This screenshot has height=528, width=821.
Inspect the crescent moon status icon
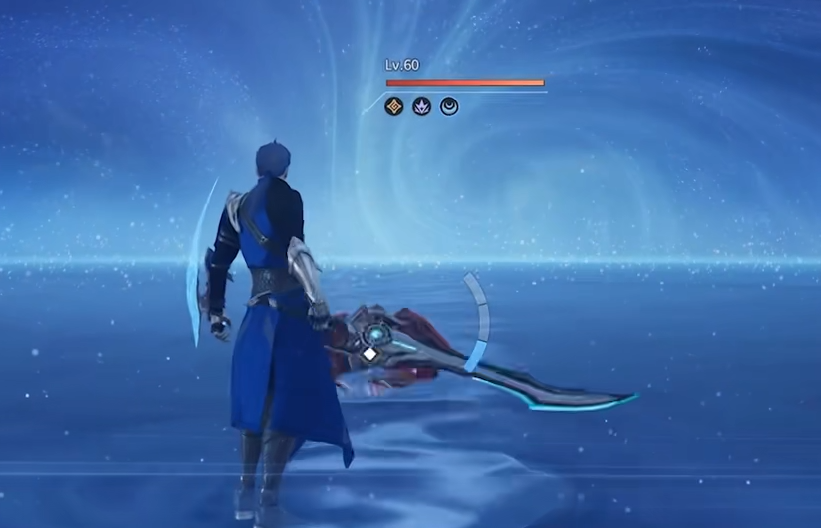449,105
